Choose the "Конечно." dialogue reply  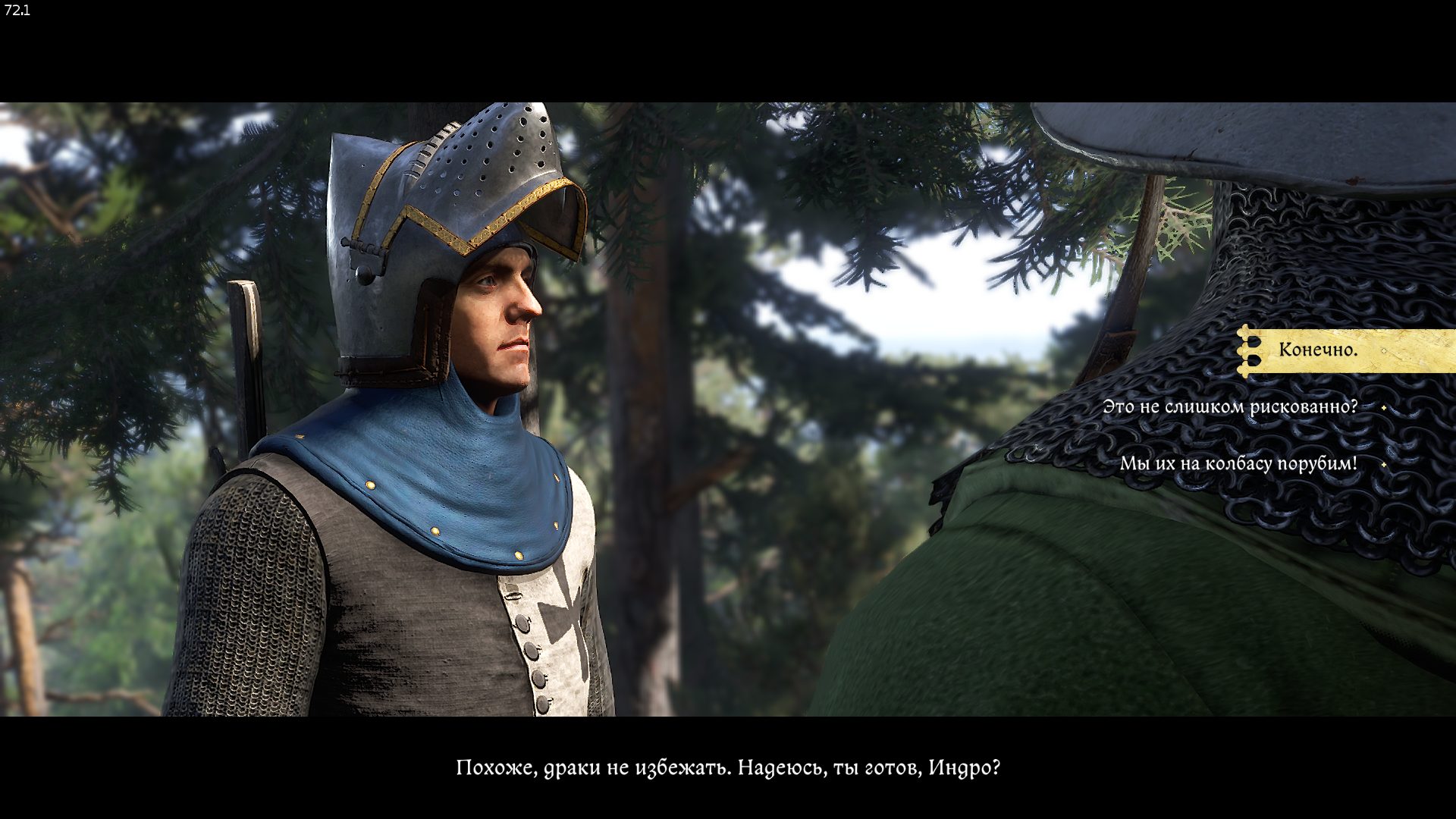(1318, 350)
